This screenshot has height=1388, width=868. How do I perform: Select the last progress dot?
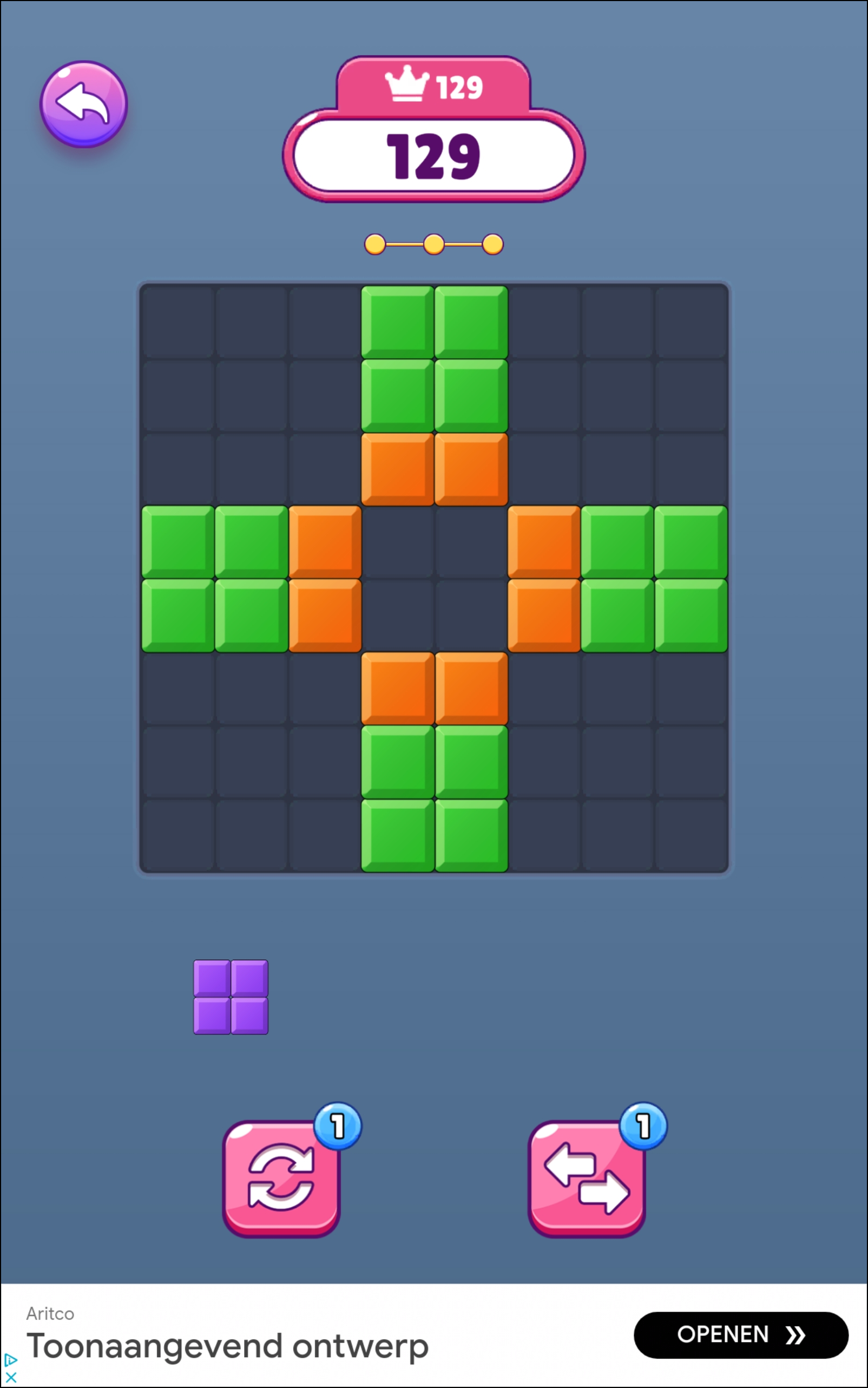click(492, 244)
